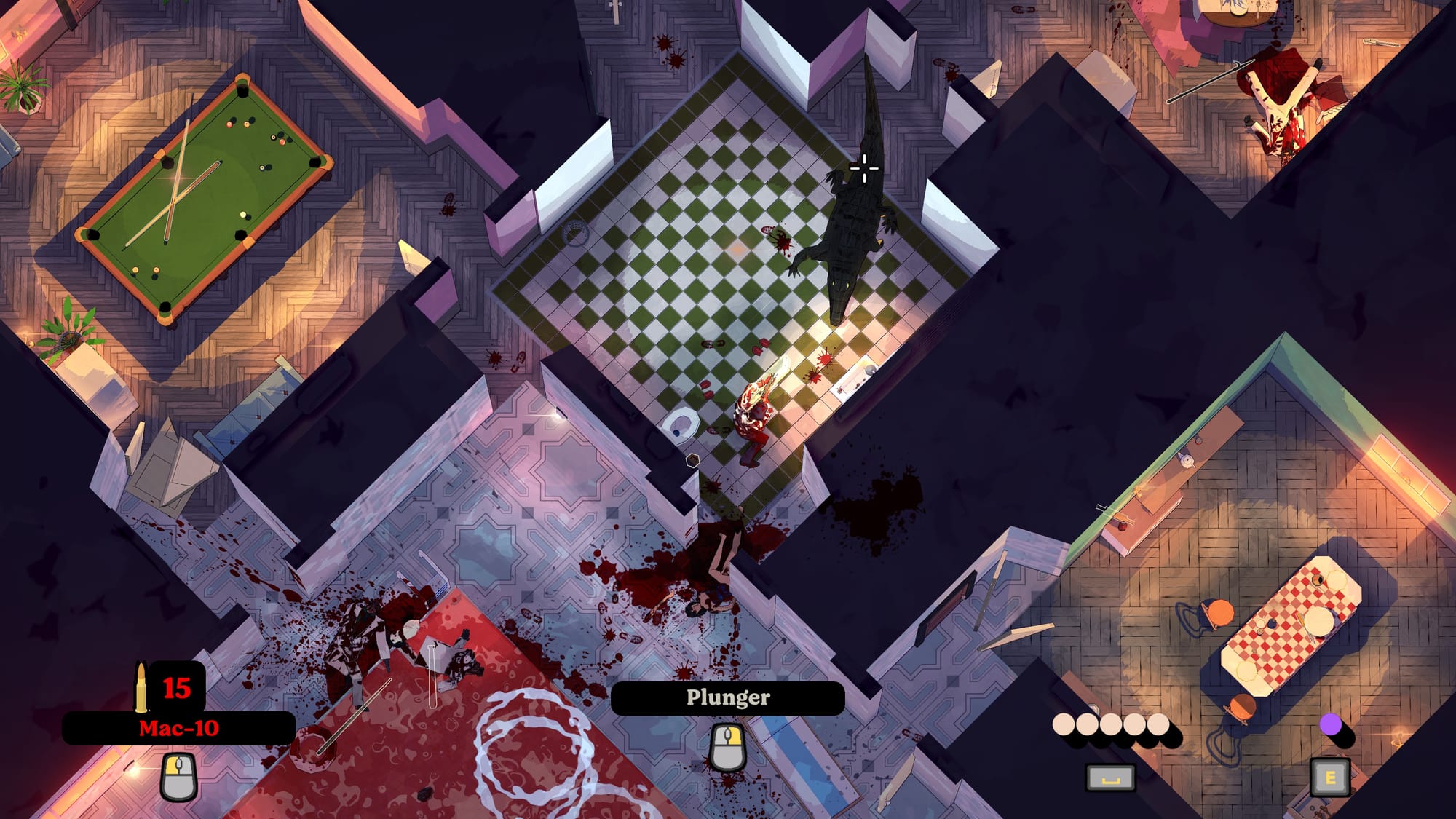The image size is (1456, 819).
Task: Click the Plunger pickup label
Action: 727,697
